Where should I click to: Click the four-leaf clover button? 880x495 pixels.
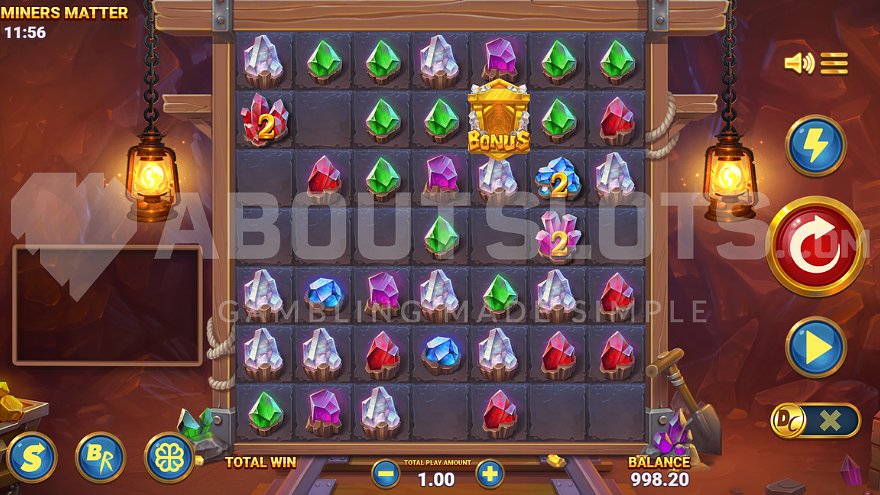(x=169, y=457)
